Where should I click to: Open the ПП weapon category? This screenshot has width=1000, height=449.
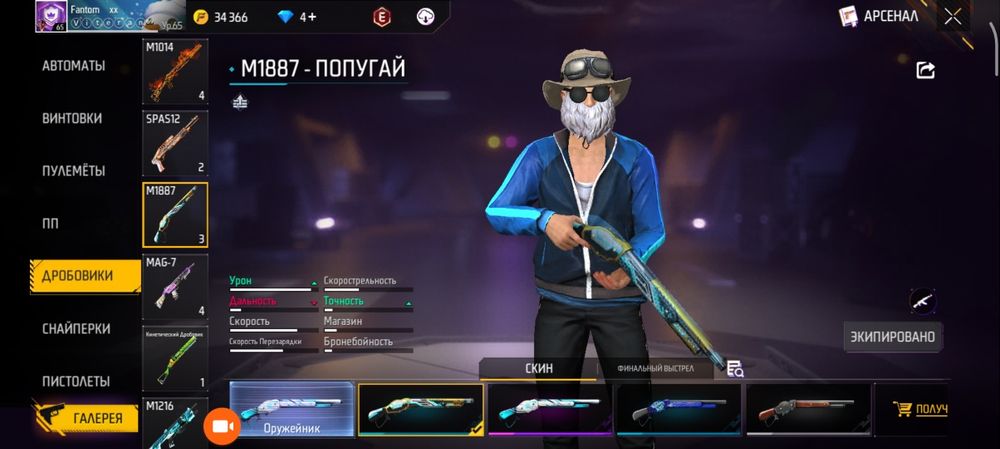(50, 223)
